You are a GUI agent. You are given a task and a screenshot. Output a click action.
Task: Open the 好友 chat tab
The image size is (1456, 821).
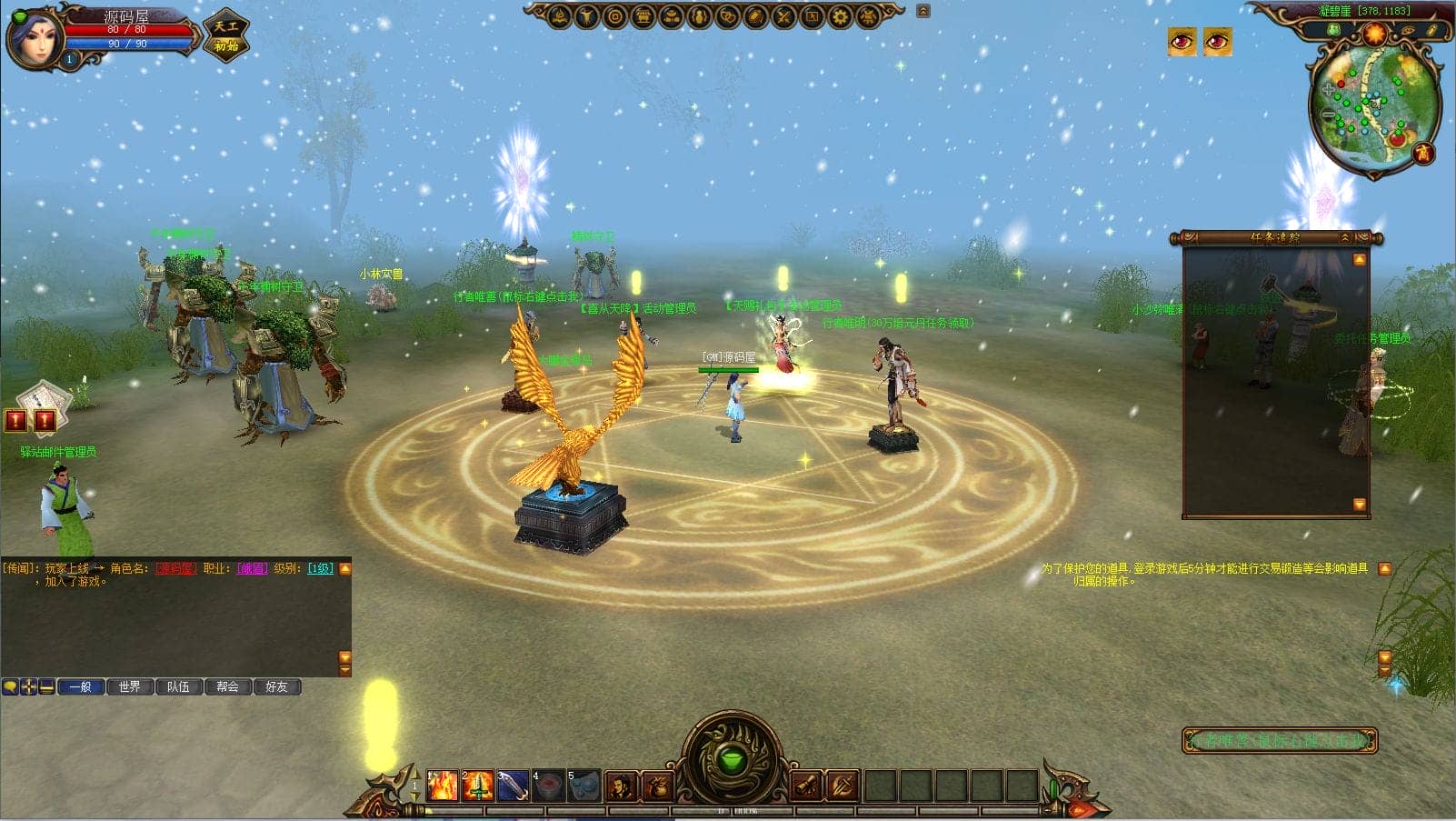[276, 686]
